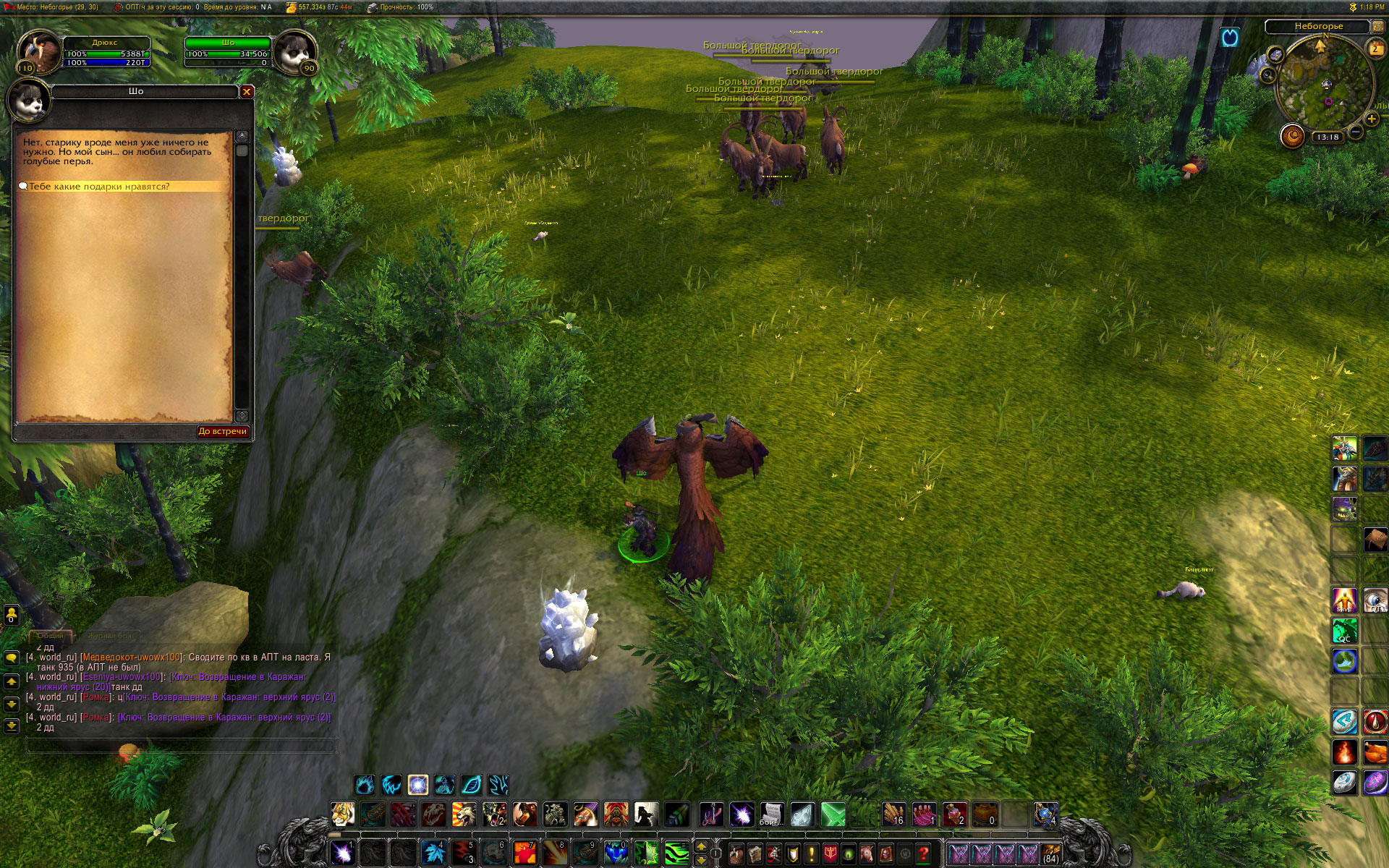Close the Шо dialogue window
Viewport: 1389px width, 868px height.
pos(247,92)
